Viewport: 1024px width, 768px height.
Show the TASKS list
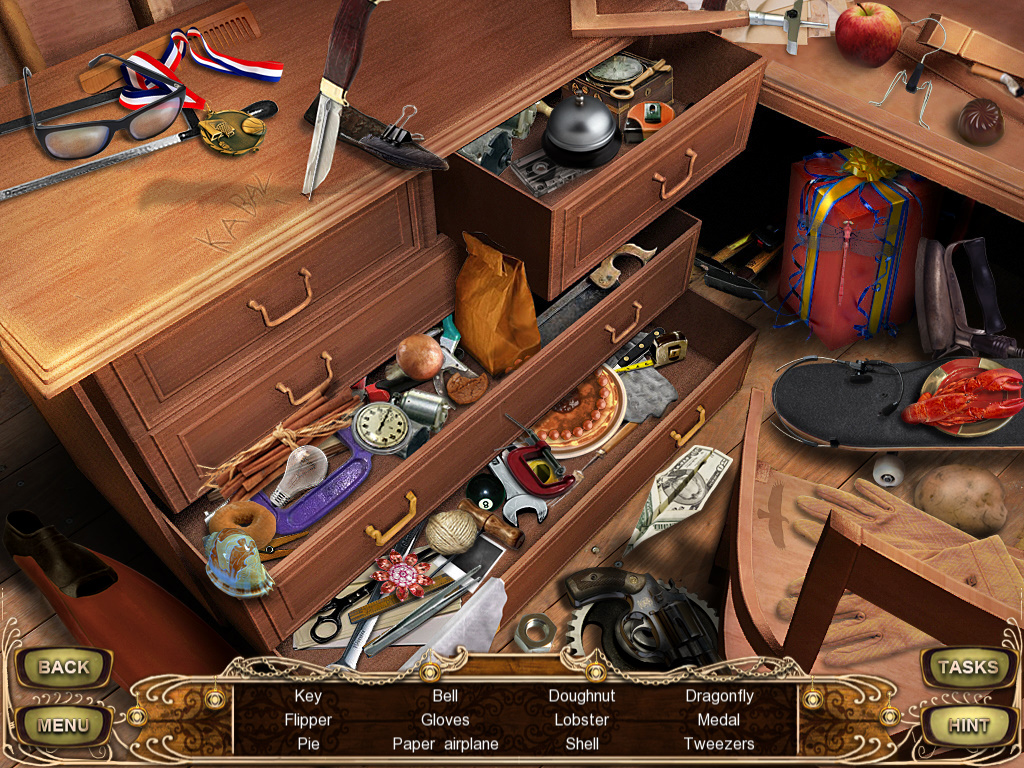pos(967,667)
